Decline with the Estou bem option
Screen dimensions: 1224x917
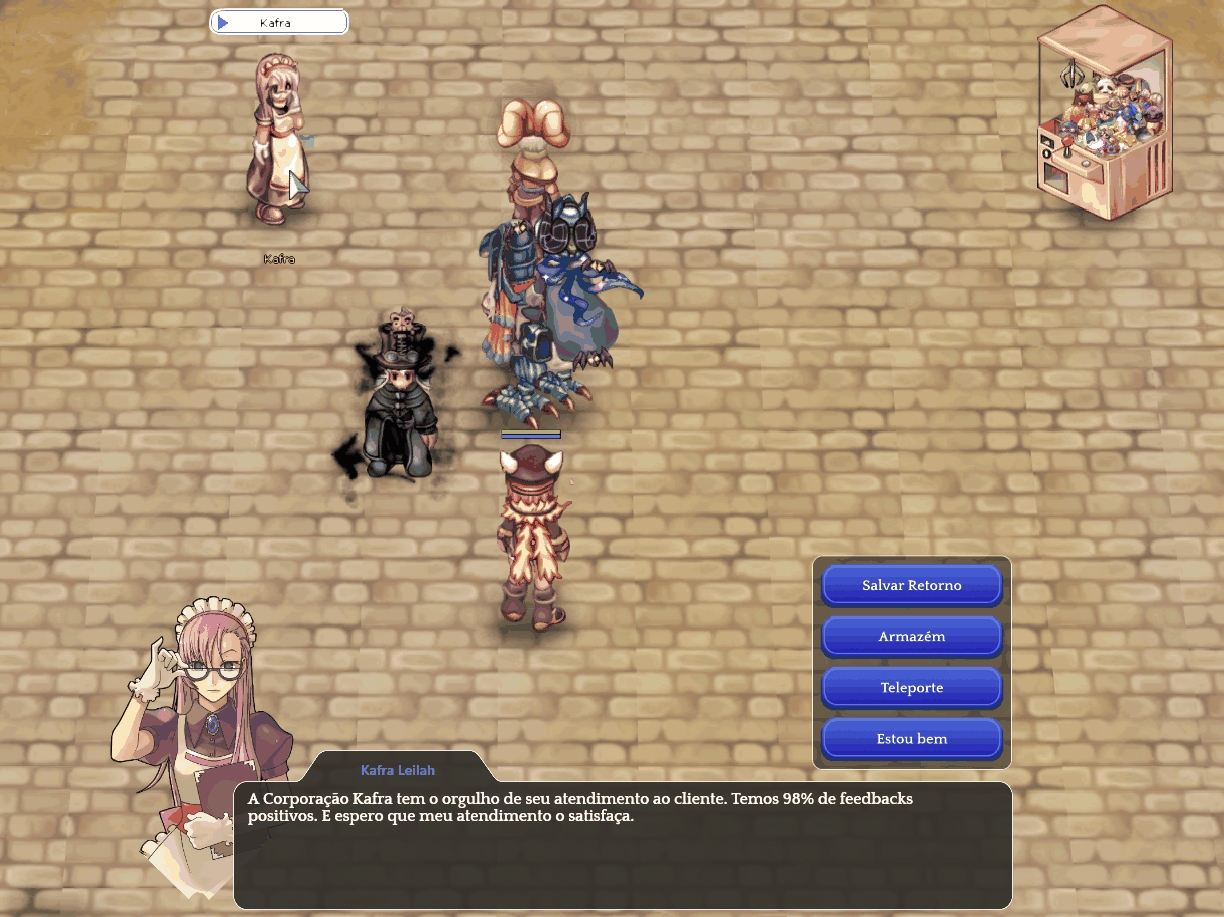point(911,739)
